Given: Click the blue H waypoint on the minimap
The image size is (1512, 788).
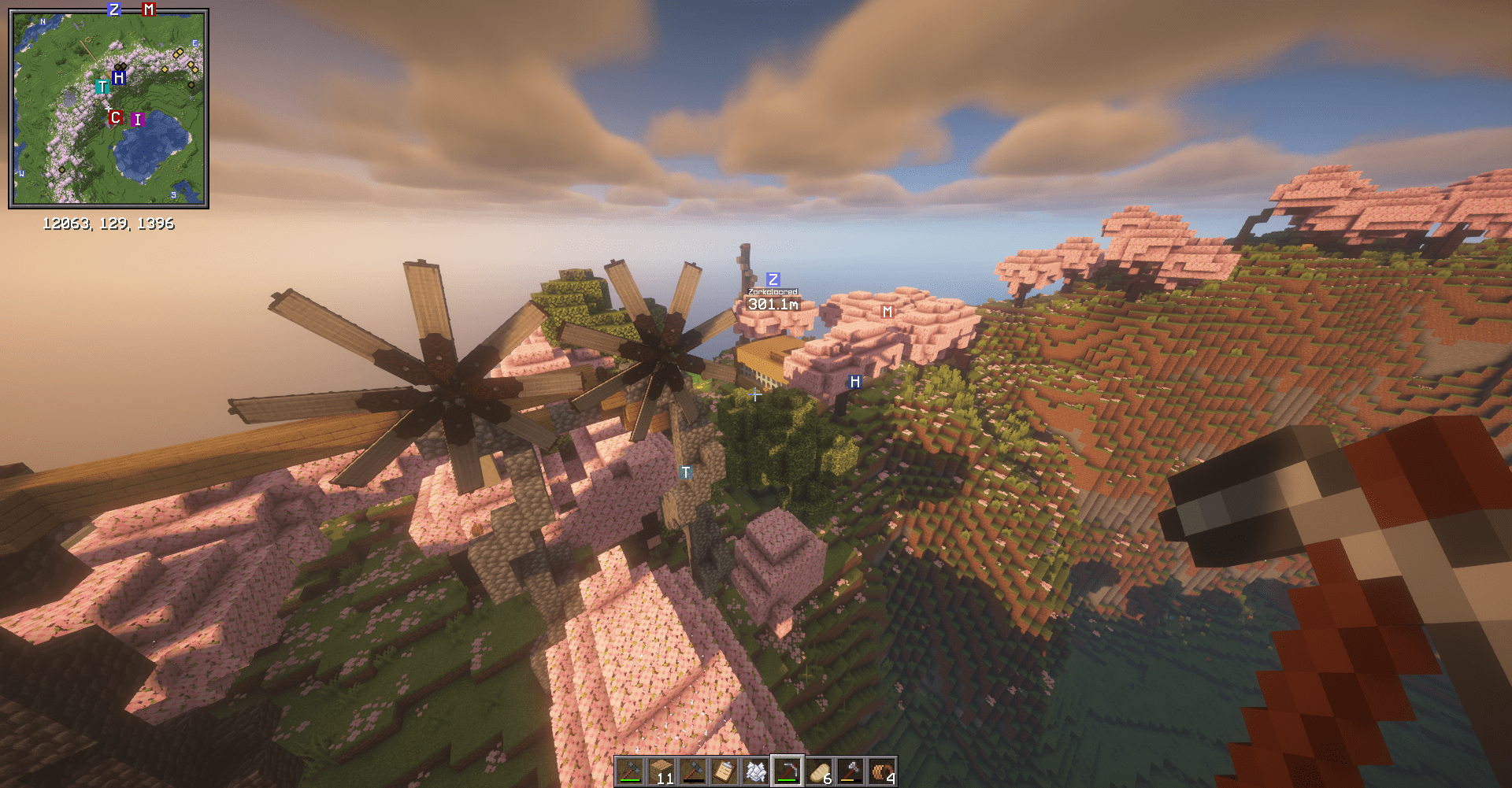Looking at the screenshot, I should tap(118, 79).
